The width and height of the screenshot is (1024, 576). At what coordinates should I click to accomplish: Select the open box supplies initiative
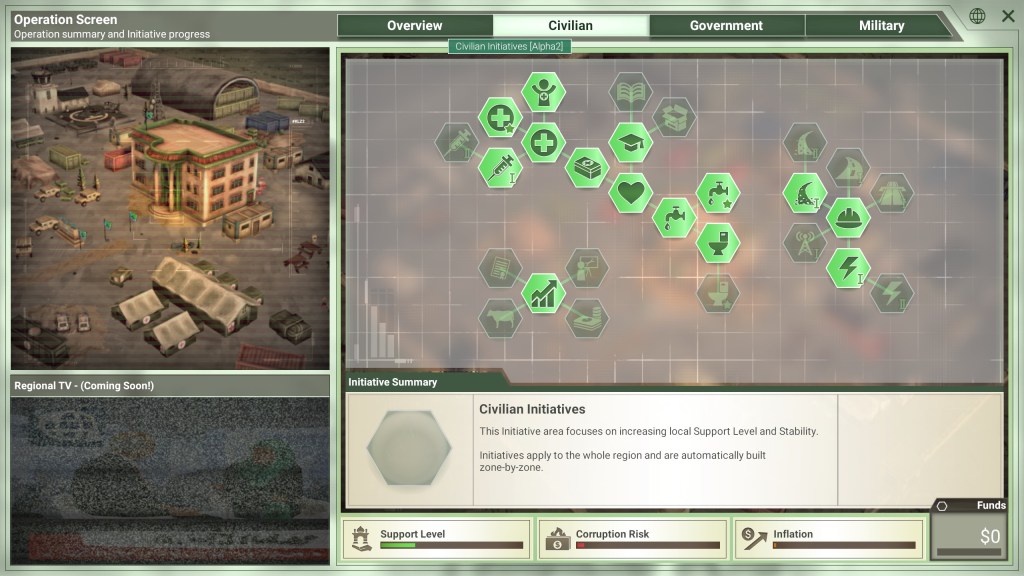[x=673, y=118]
